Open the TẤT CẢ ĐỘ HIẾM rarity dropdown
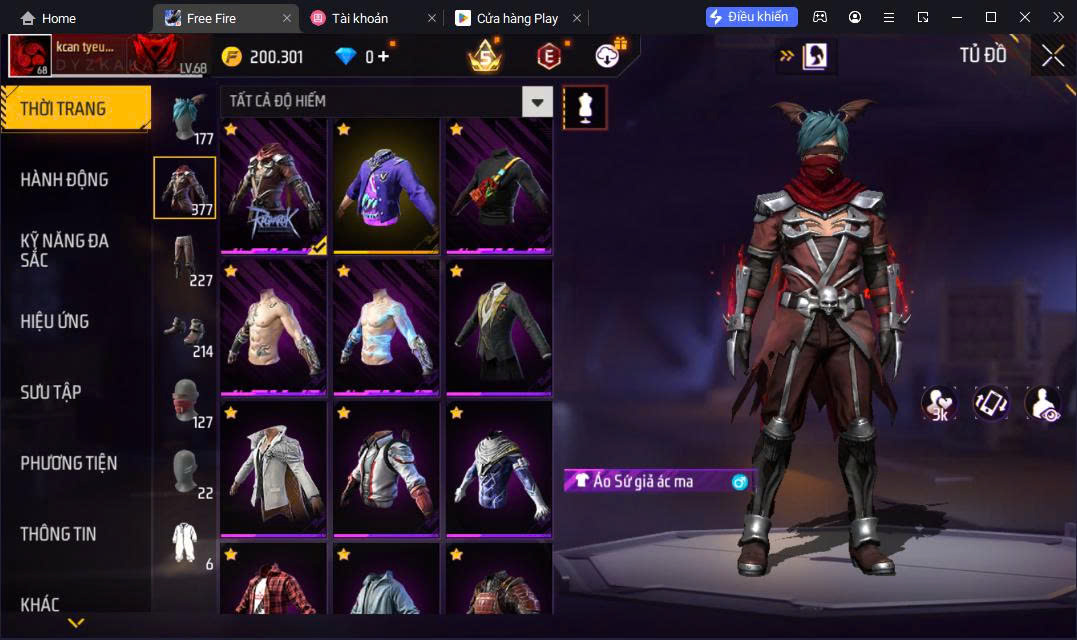The width and height of the screenshot is (1077, 640). [538, 101]
